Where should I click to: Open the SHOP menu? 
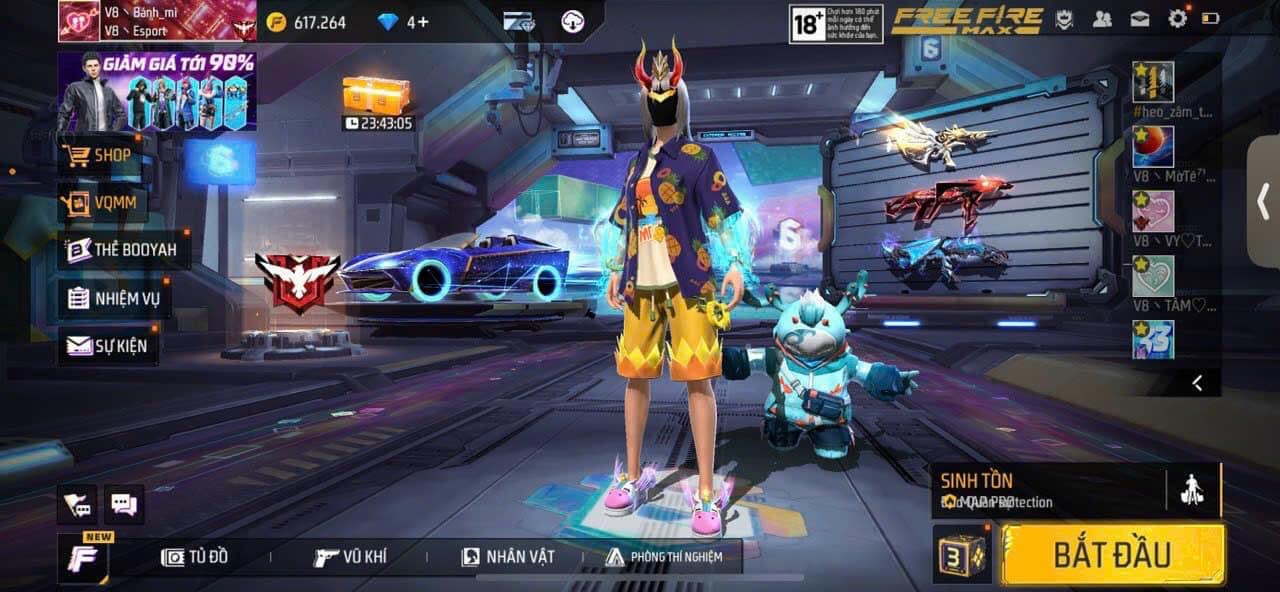100,156
